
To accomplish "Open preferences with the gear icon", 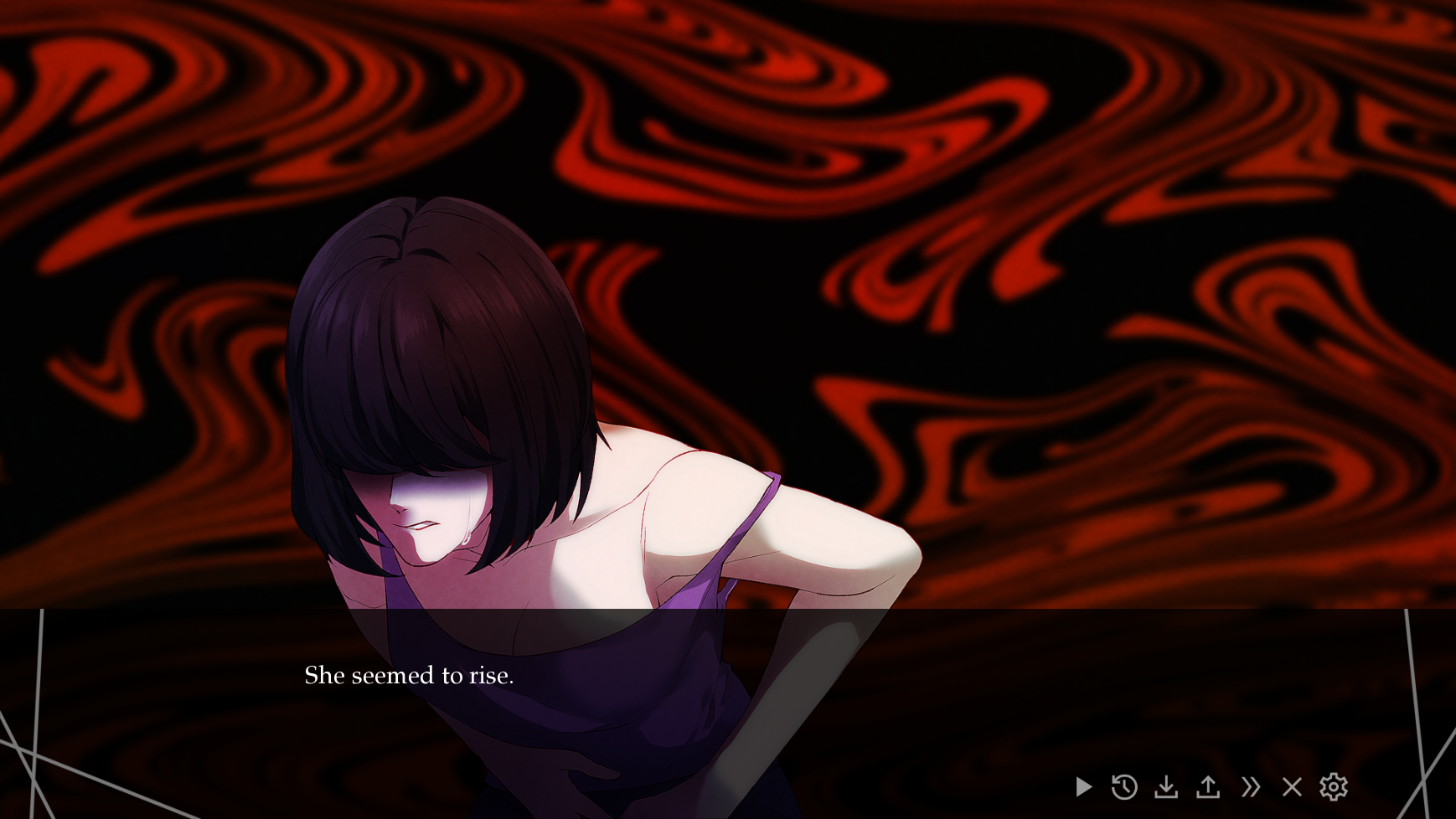I will coord(1334,786).
